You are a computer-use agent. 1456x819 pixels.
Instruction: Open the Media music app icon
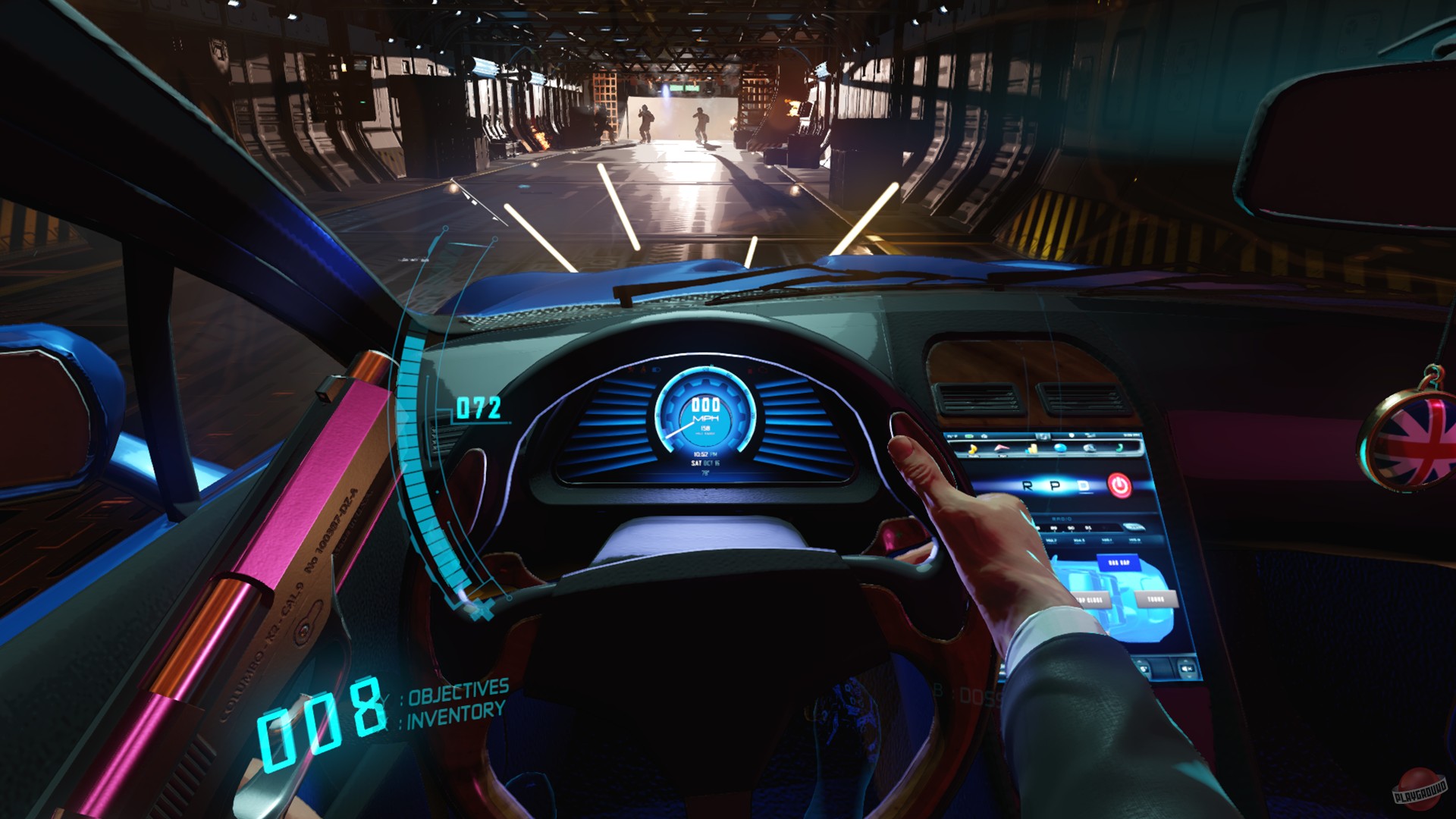tap(973, 448)
